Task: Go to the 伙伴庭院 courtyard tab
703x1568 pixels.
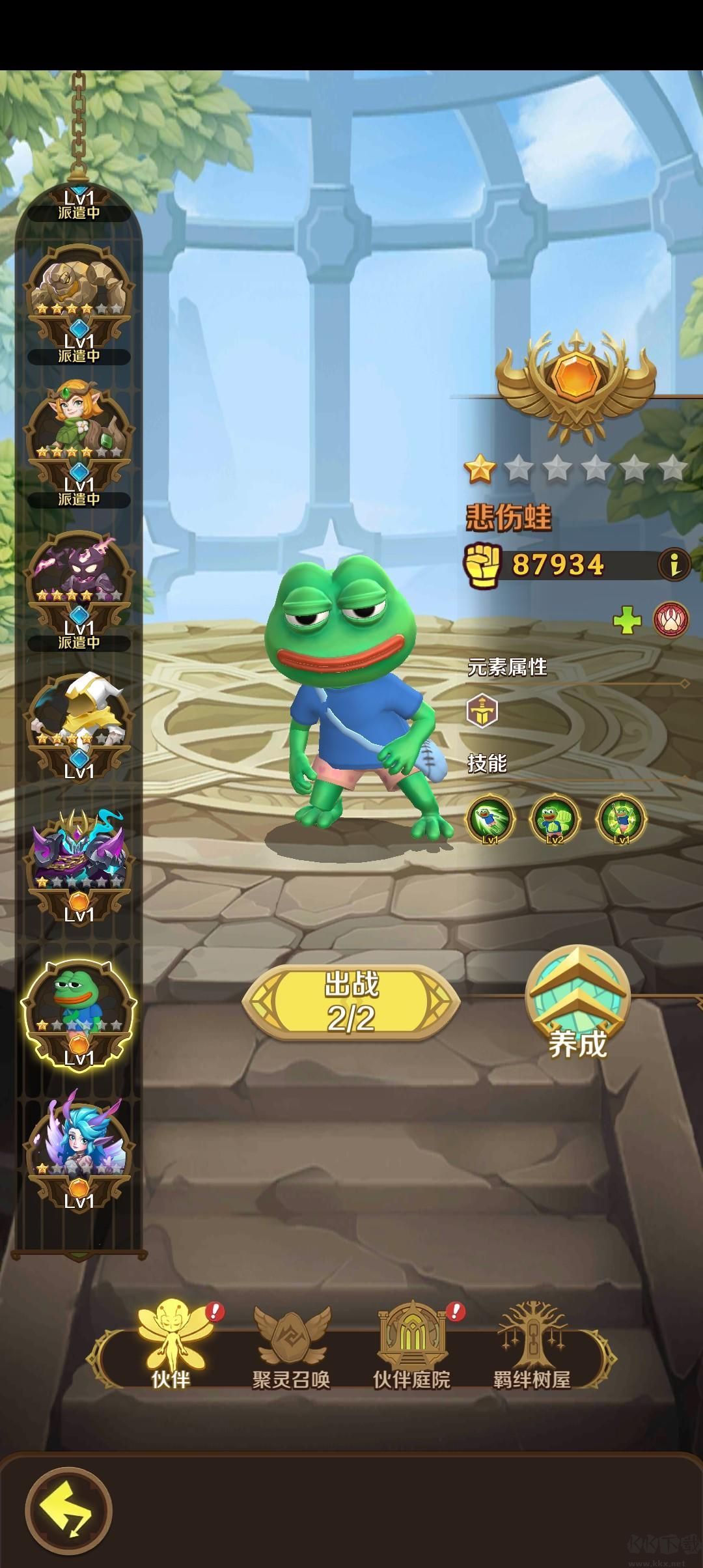Action: coord(411,1347)
